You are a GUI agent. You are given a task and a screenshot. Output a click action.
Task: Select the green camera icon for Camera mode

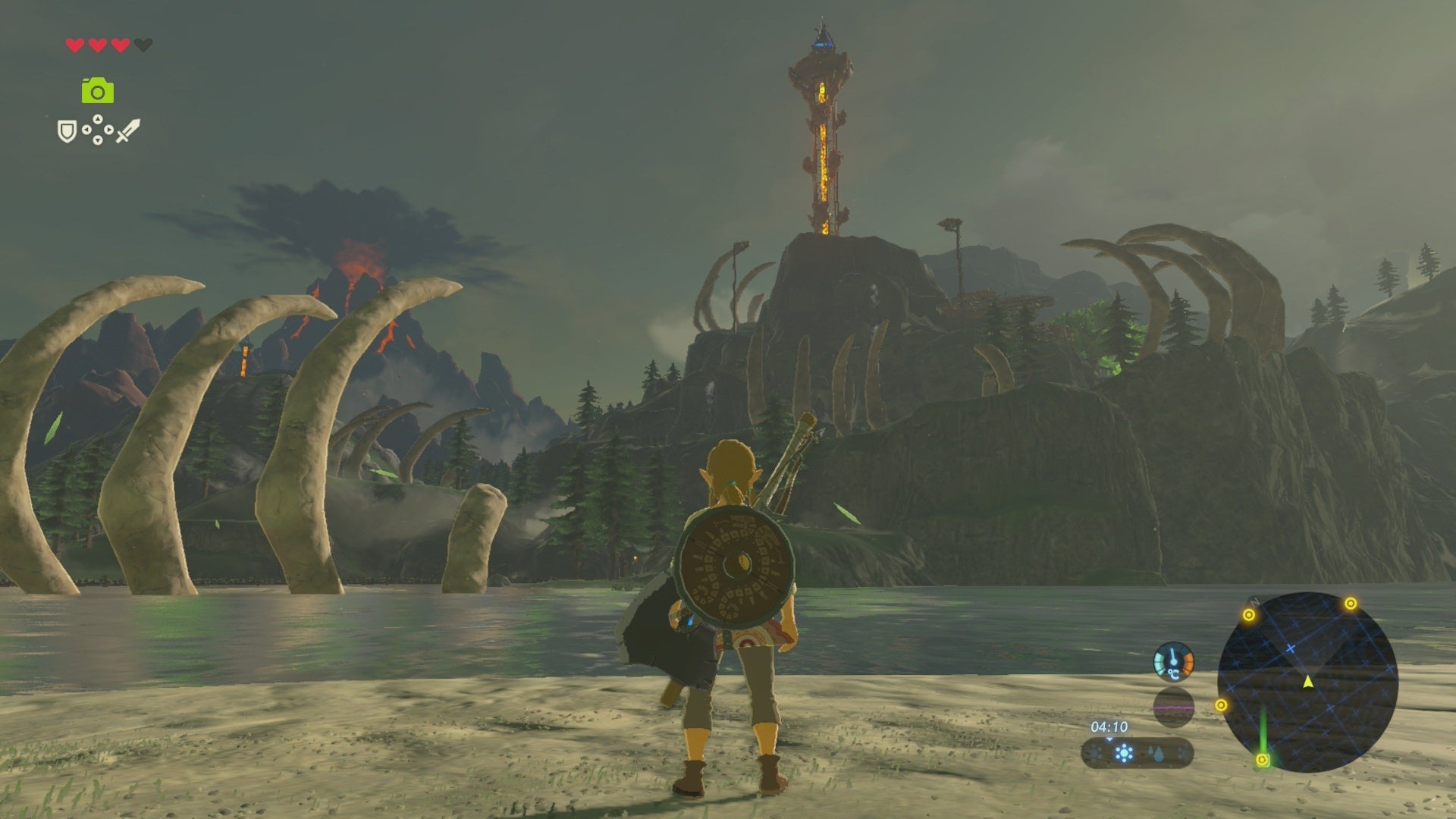[97, 89]
